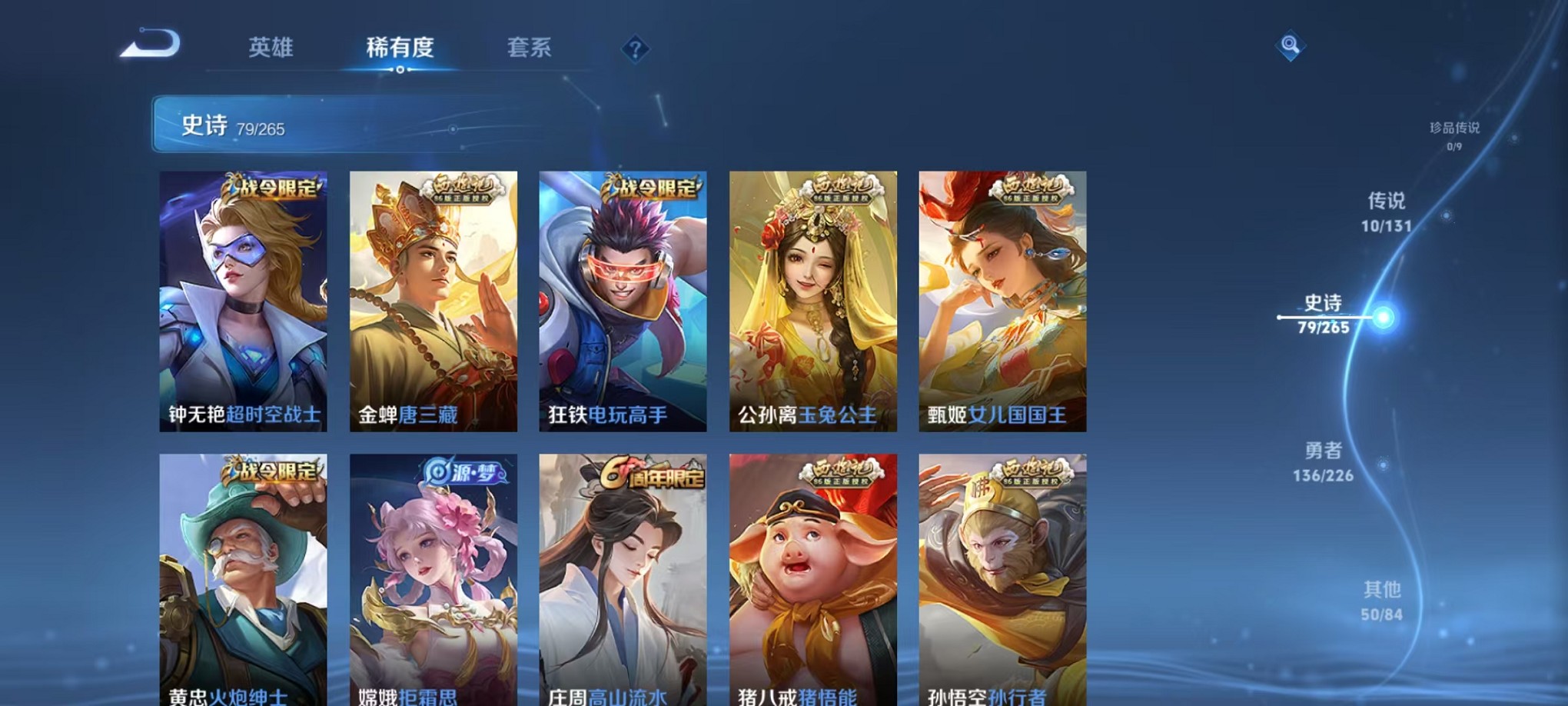This screenshot has width=1568, height=706.
Task: Click the back arrow in the top-left corner
Action: pos(153,46)
